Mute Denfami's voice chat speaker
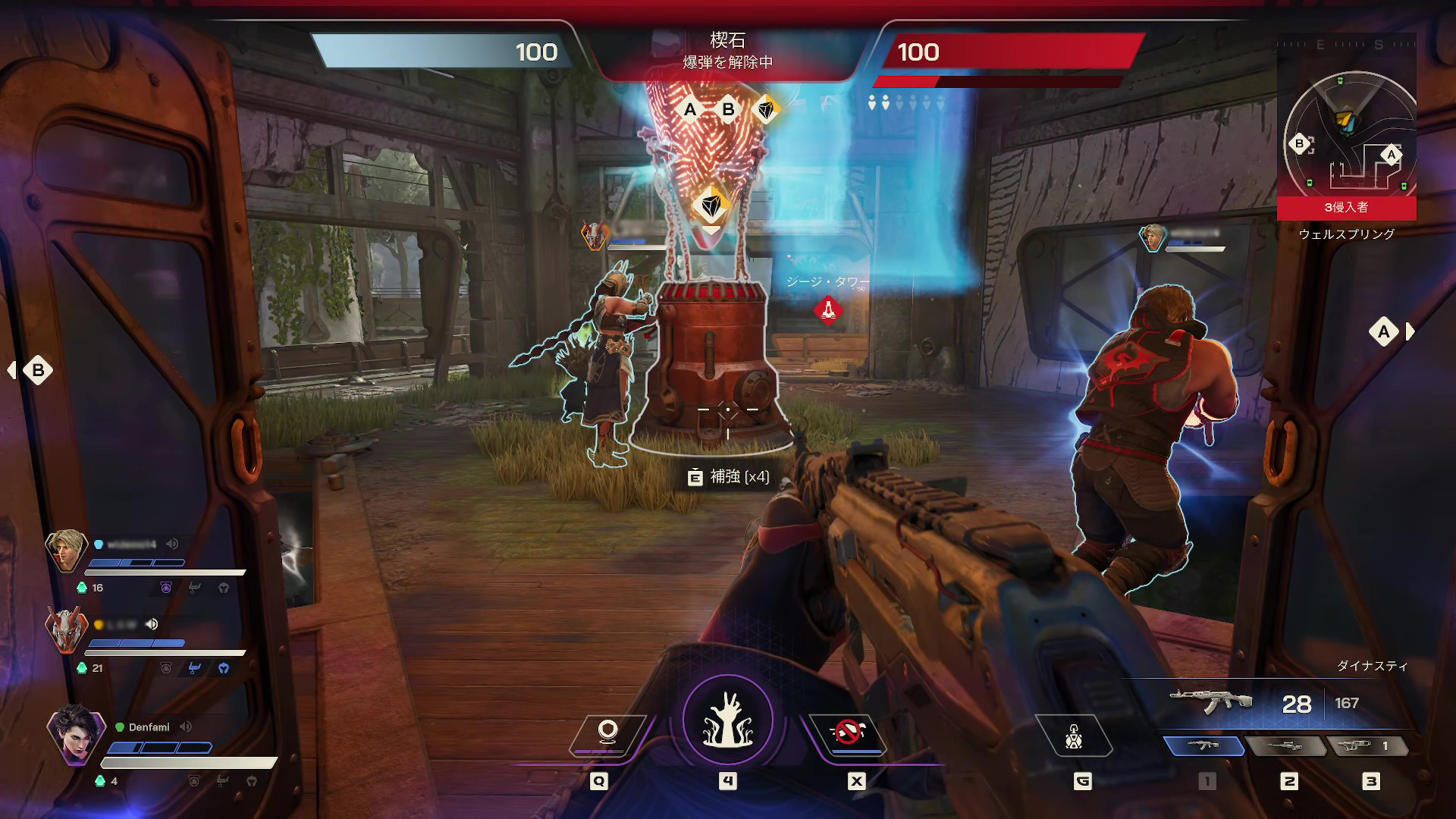 (186, 726)
